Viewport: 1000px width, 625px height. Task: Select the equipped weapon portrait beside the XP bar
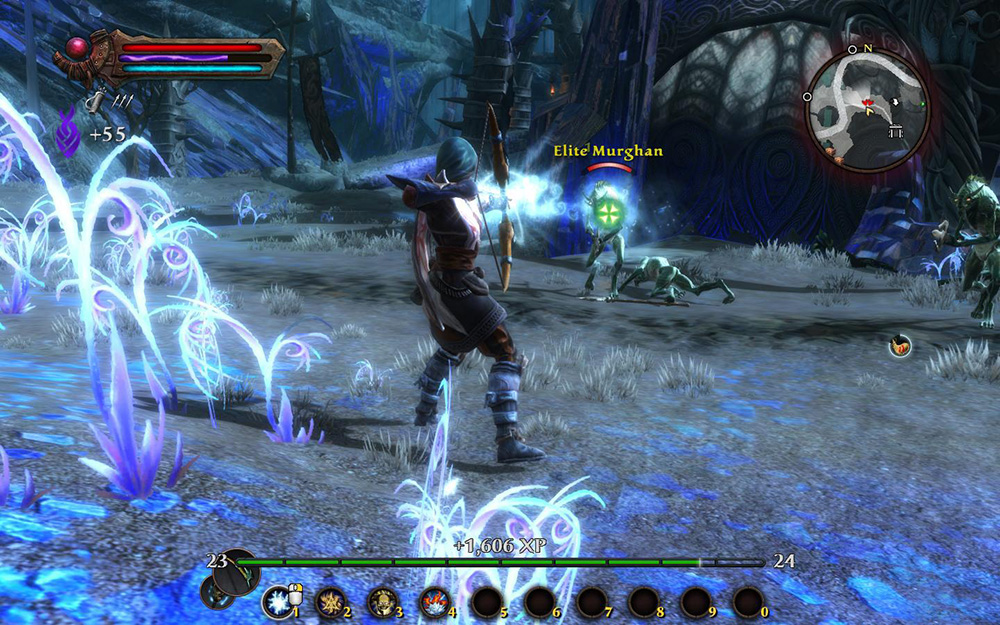[x=237, y=571]
